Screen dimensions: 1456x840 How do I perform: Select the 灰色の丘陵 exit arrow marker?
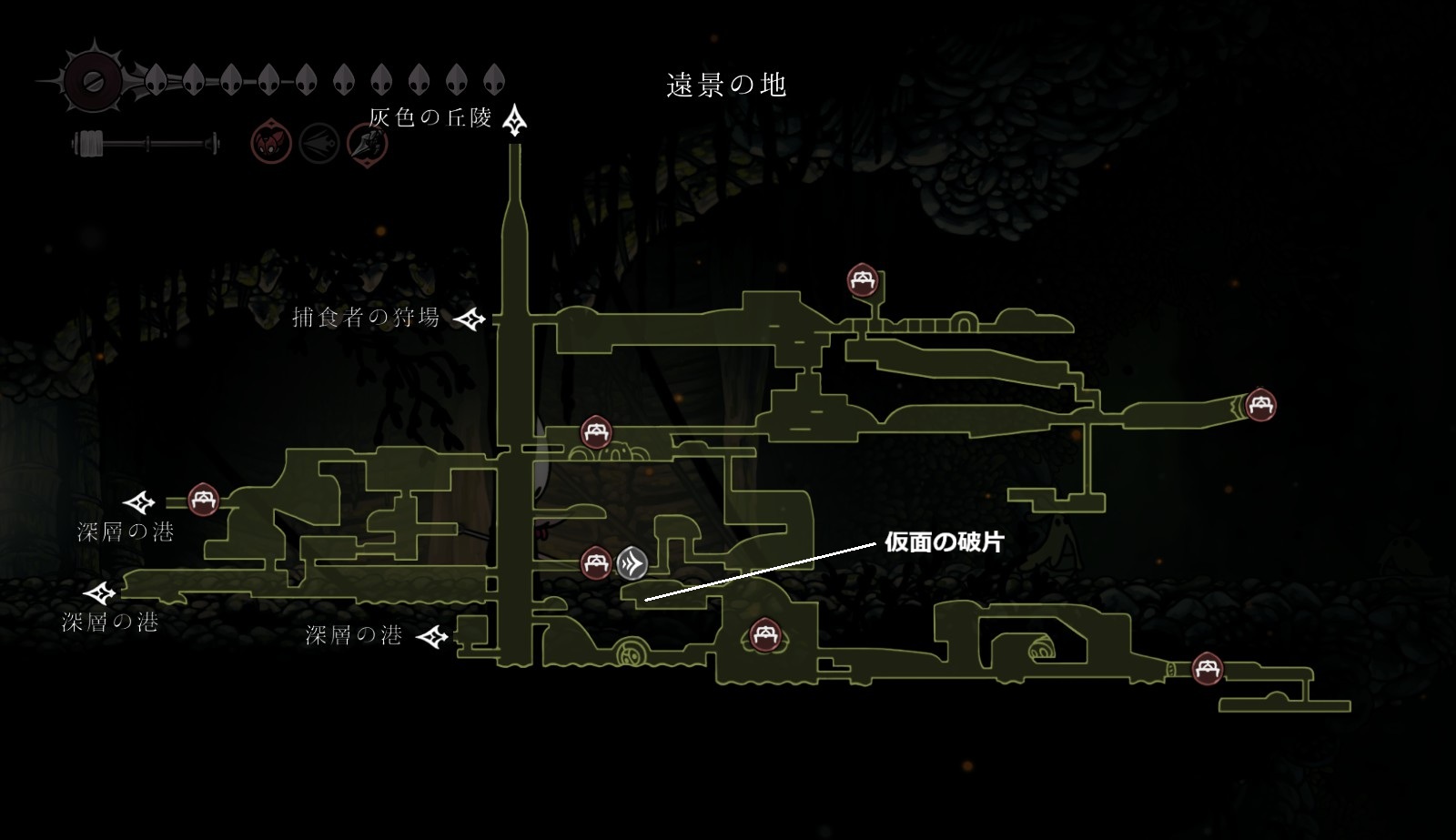516,119
